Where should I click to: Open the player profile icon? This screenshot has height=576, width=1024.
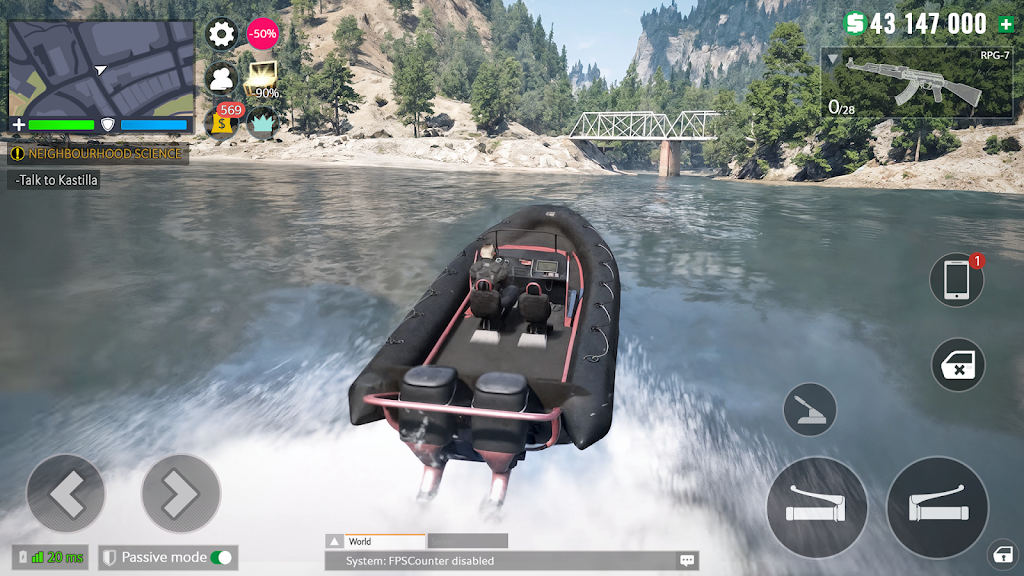pyautogui.click(x=222, y=78)
